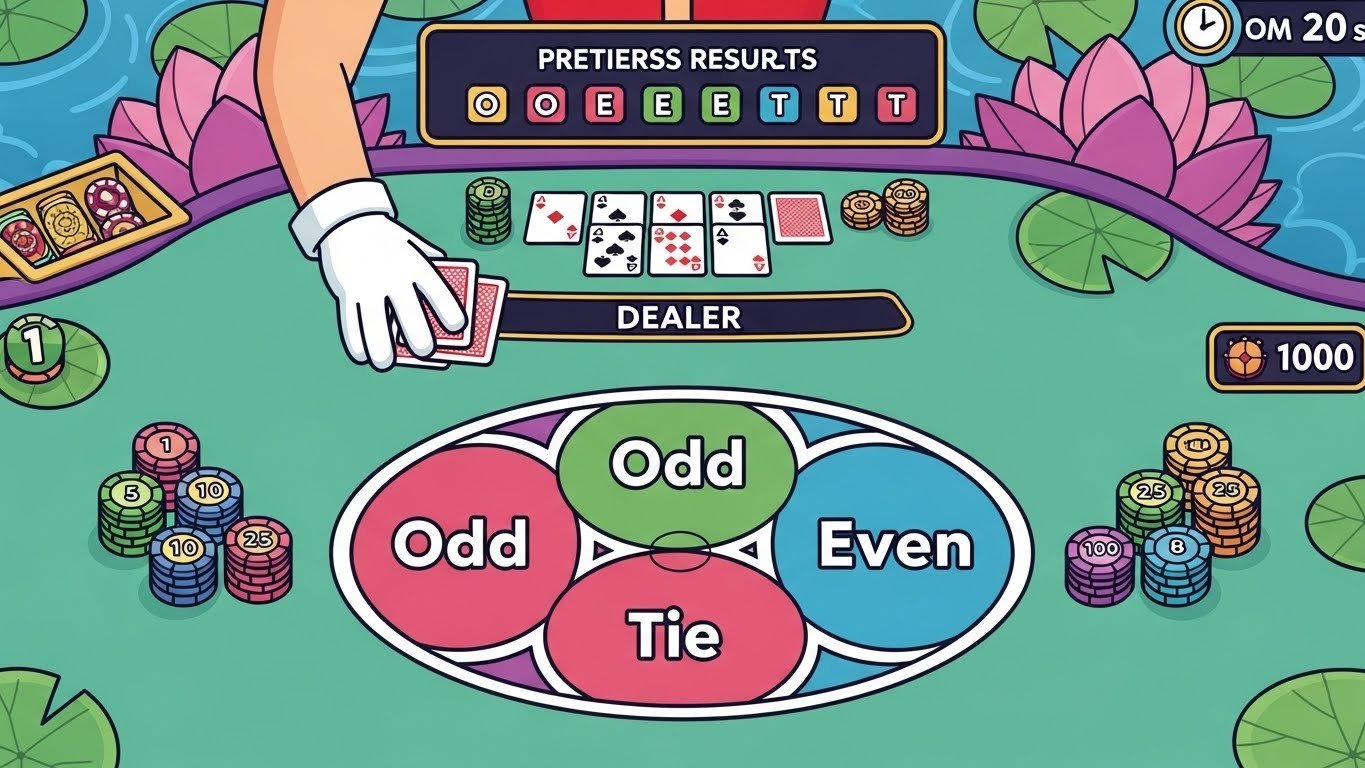This screenshot has height=768, width=1365.
Task: Click the green 1 chip on the lily pad
Action: pyautogui.click(x=34, y=348)
